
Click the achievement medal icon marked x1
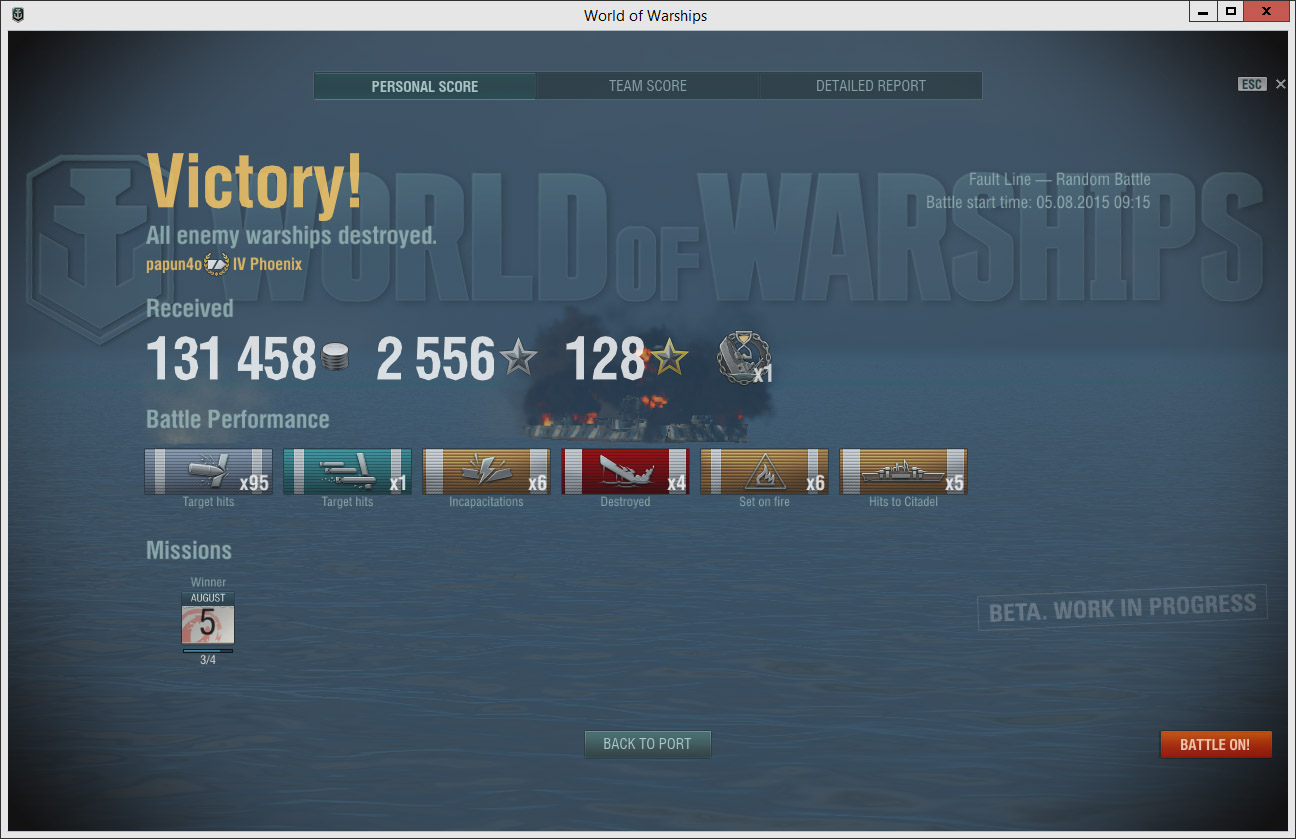point(742,360)
